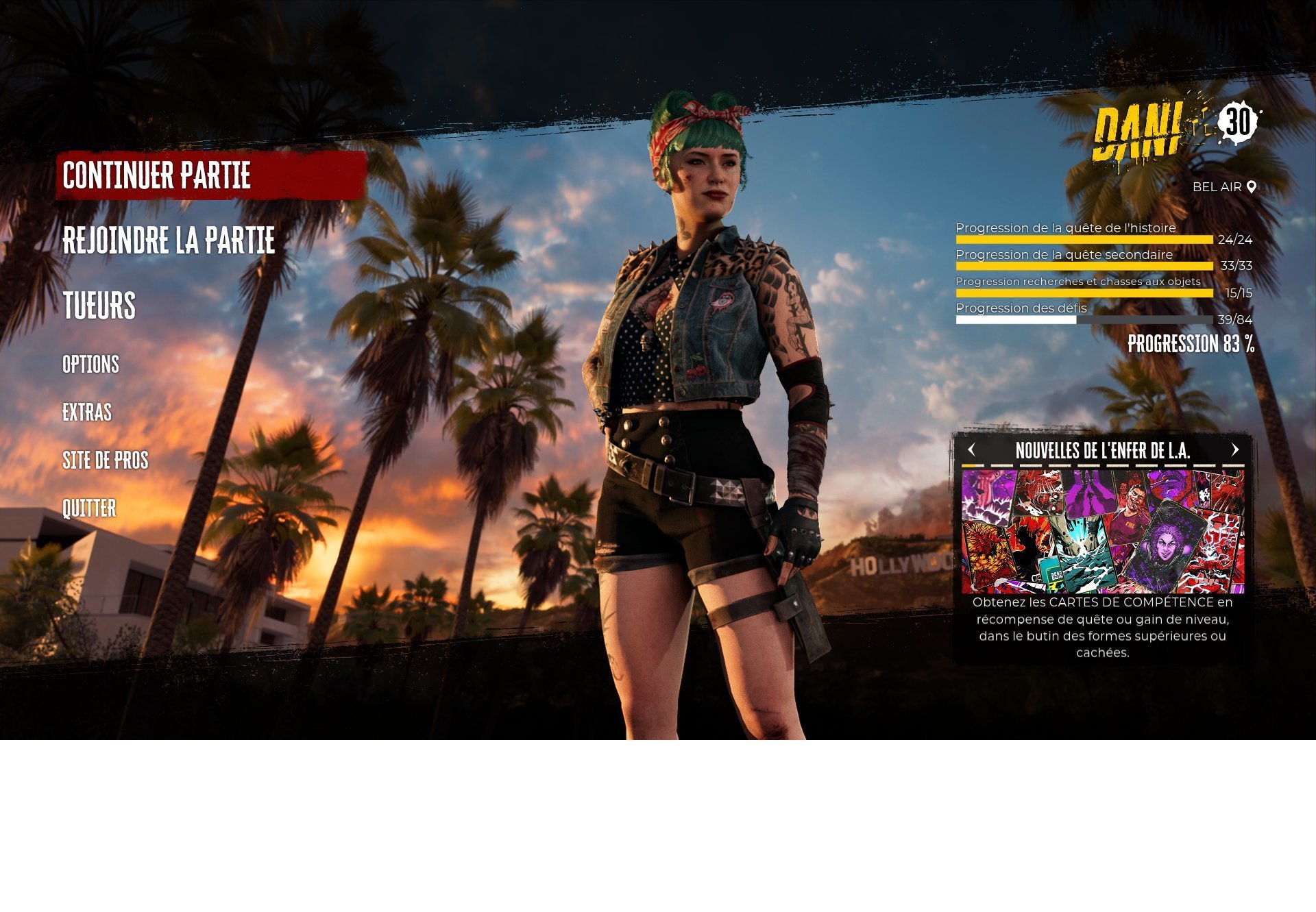
Task: Open Rejoindre la Partie
Action: click(x=169, y=241)
